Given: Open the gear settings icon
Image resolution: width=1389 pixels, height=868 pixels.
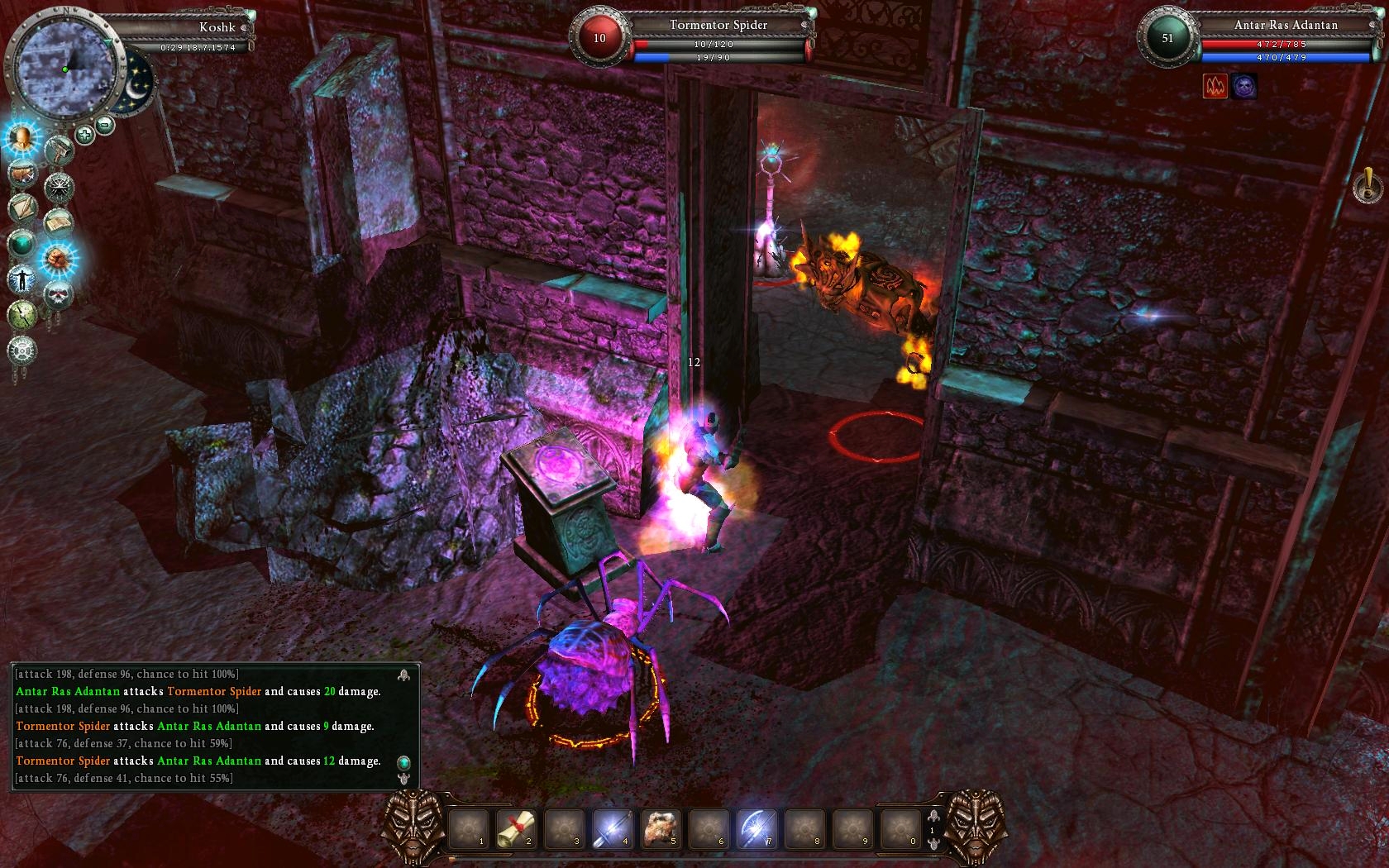Looking at the screenshot, I should click(x=22, y=351).
